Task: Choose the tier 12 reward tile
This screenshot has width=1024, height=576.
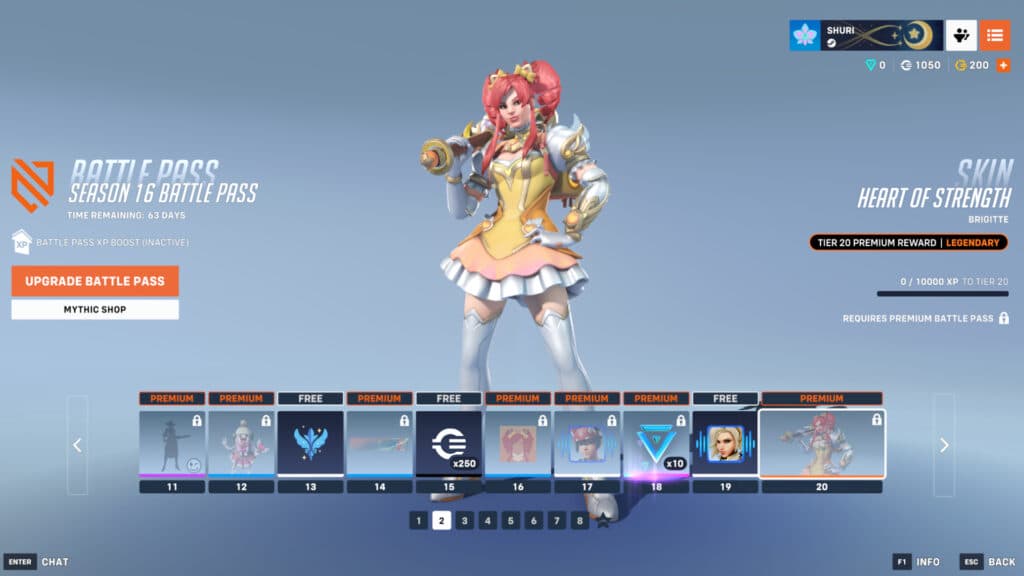Action: point(241,443)
